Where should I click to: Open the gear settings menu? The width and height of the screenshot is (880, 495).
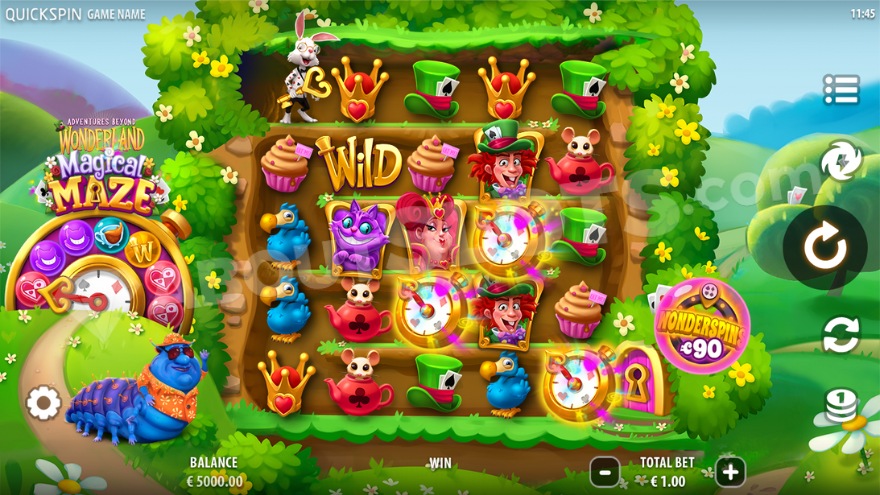[x=43, y=403]
